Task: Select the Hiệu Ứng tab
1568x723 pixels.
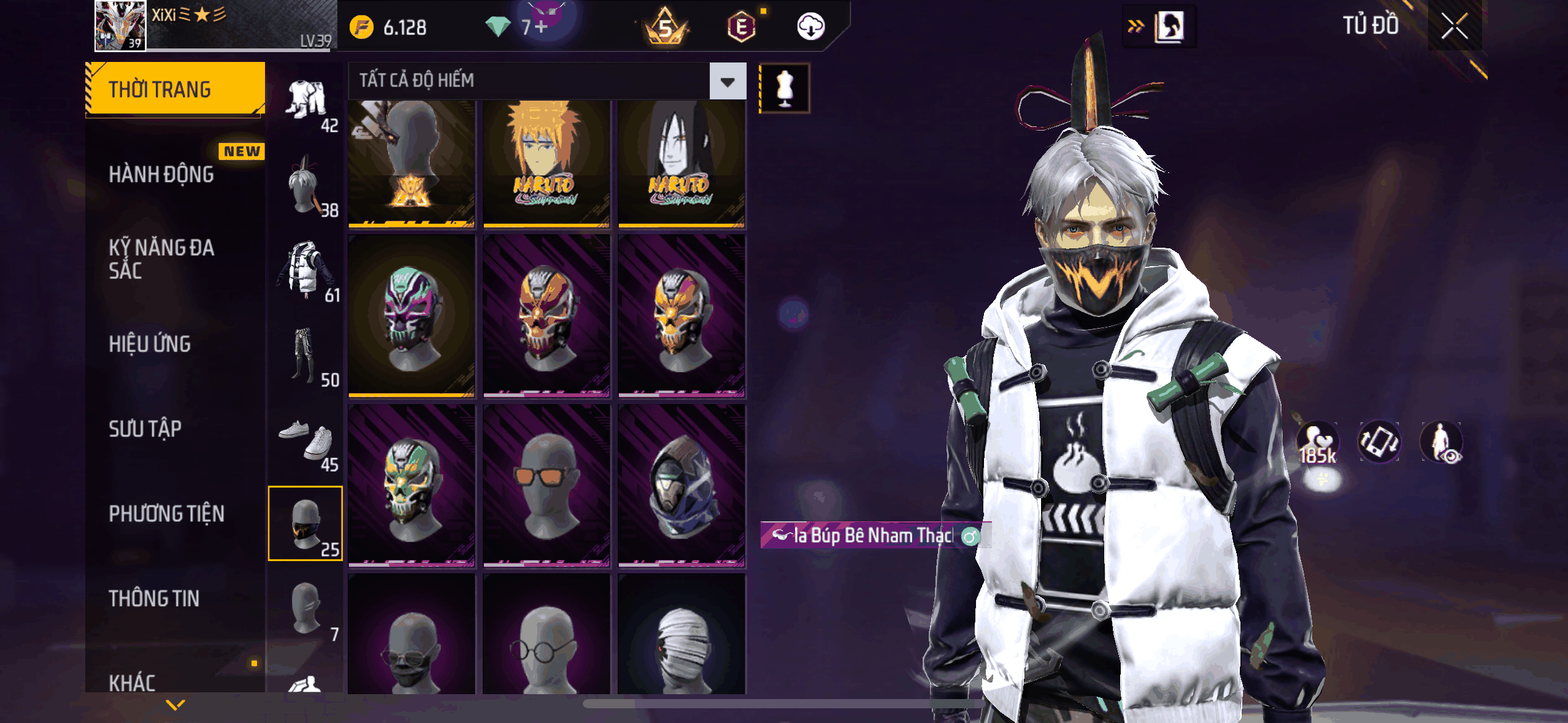Action: pyautogui.click(x=150, y=345)
